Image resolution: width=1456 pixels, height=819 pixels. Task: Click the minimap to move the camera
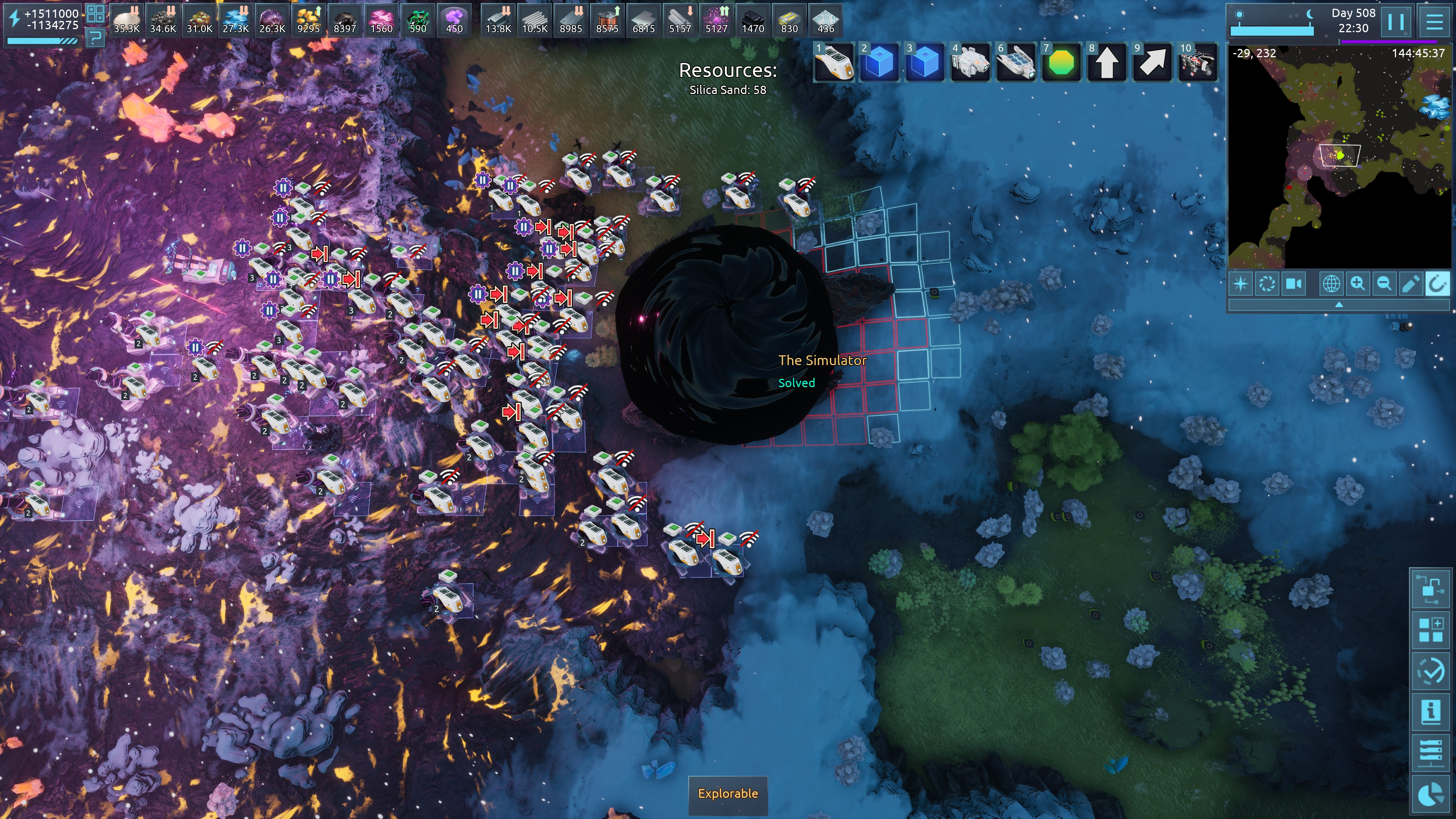pyautogui.click(x=1340, y=158)
